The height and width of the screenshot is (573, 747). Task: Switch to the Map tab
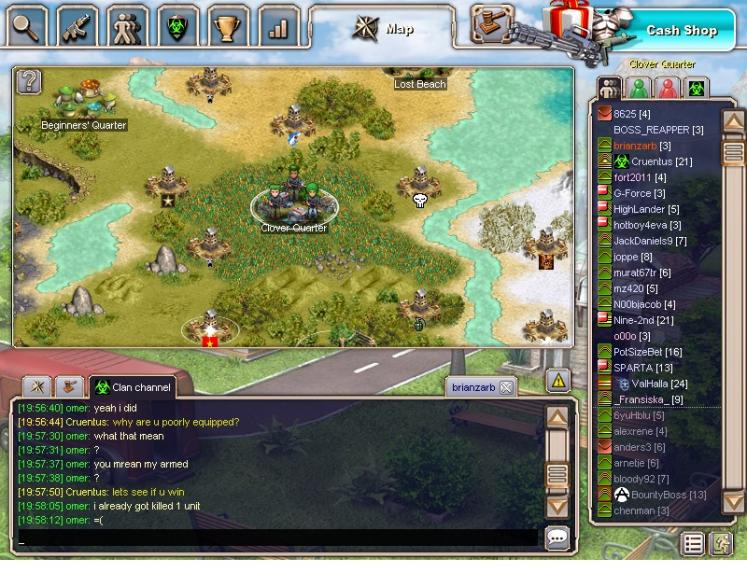tap(383, 28)
